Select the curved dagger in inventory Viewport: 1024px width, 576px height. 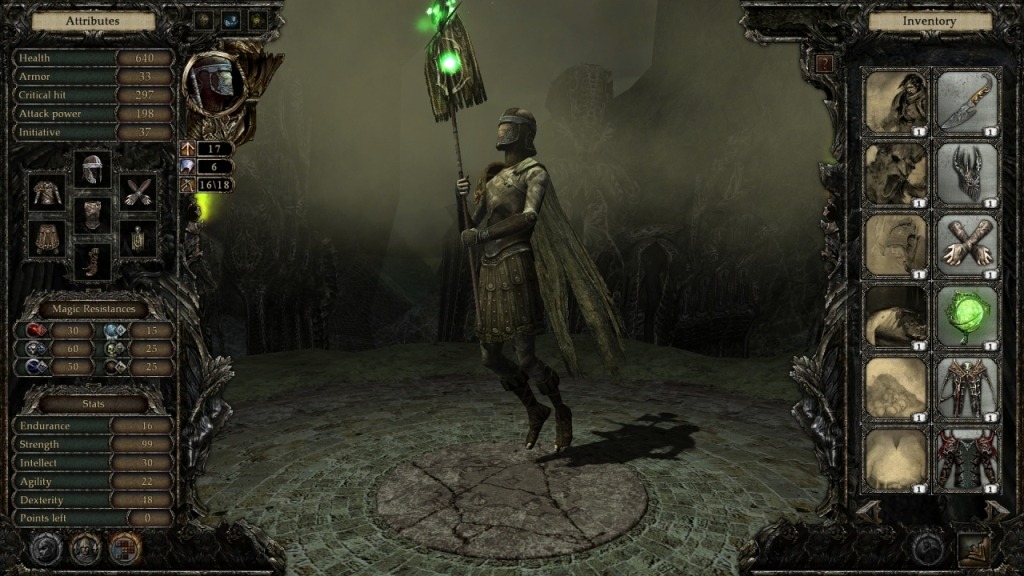click(x=967, y=100)
